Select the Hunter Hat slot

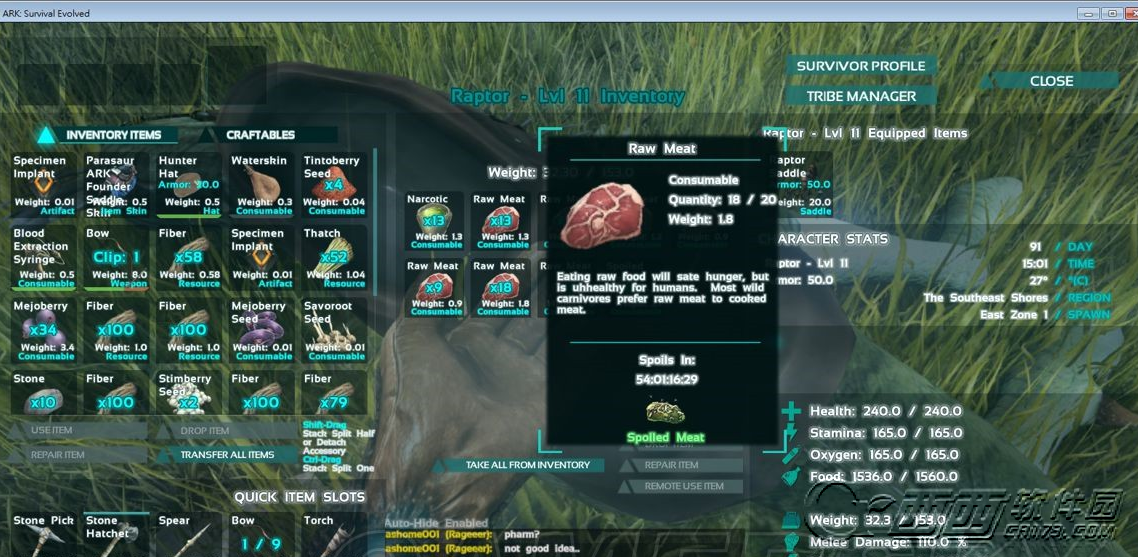pyautogui.click(x=189, y=184)
